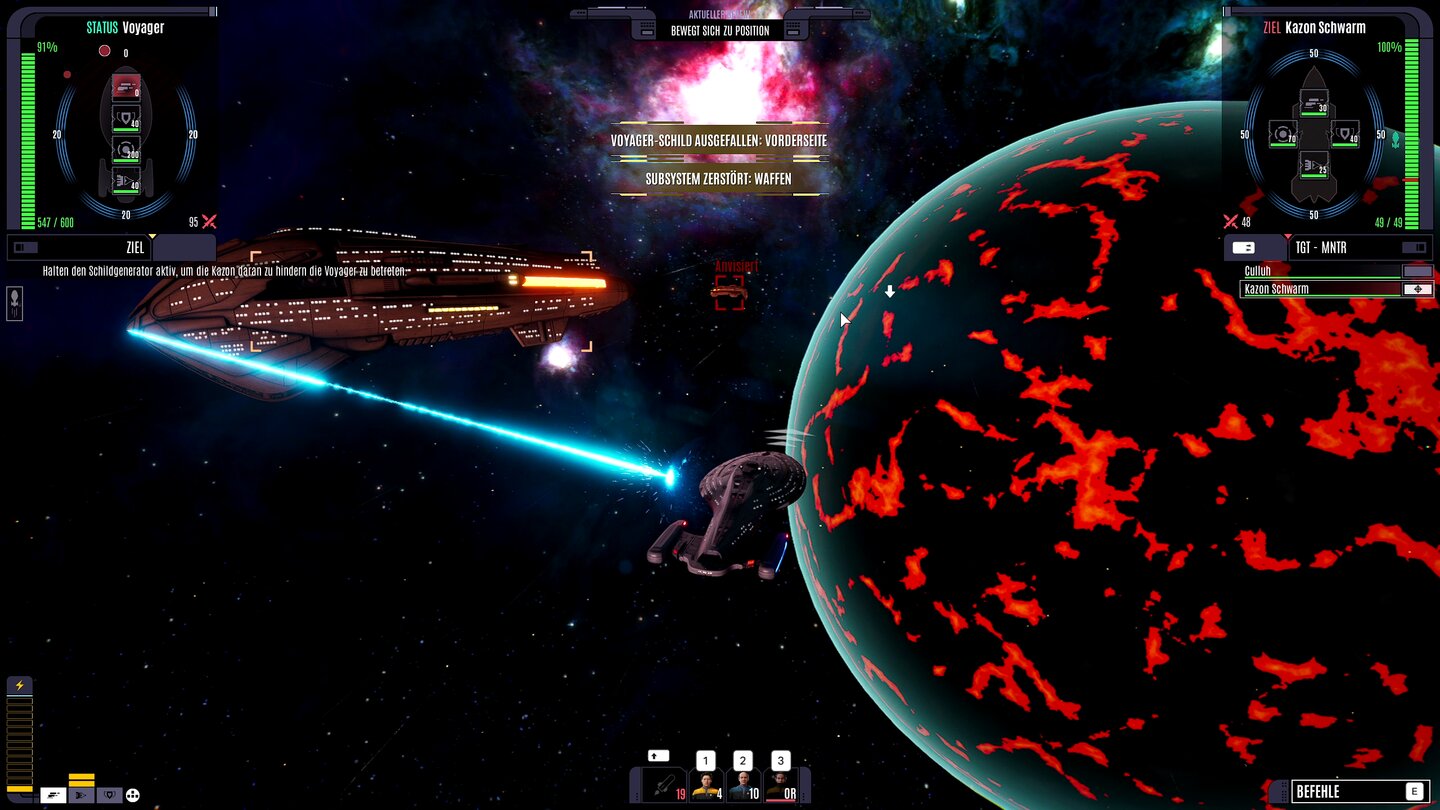This screenshot has width=1440, height=810.
Task: Click crew member 2 portrait (the Doctor)
Action: click(x=743, y=785)
